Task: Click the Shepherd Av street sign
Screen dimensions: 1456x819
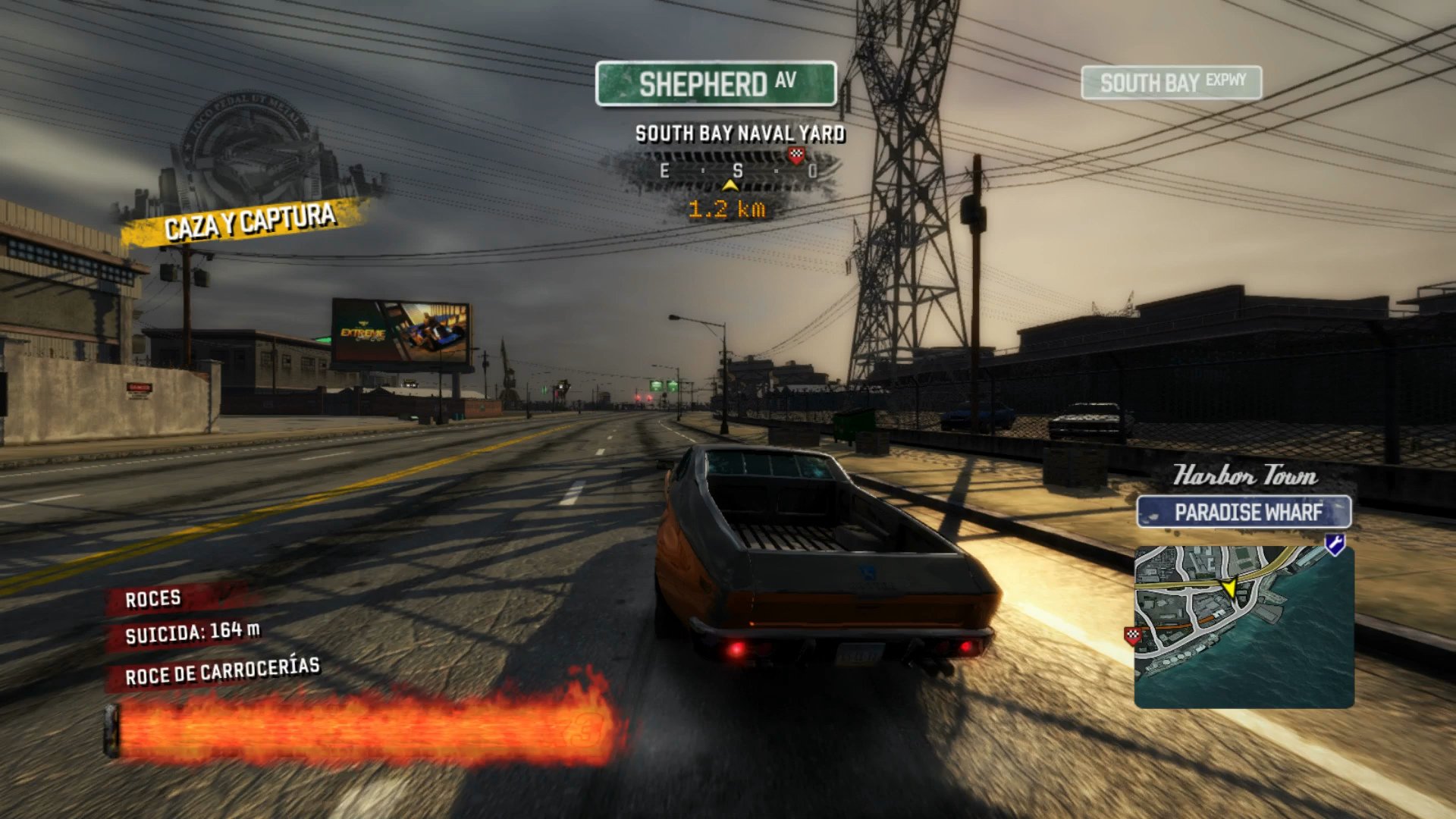Action: click(716, 83)
